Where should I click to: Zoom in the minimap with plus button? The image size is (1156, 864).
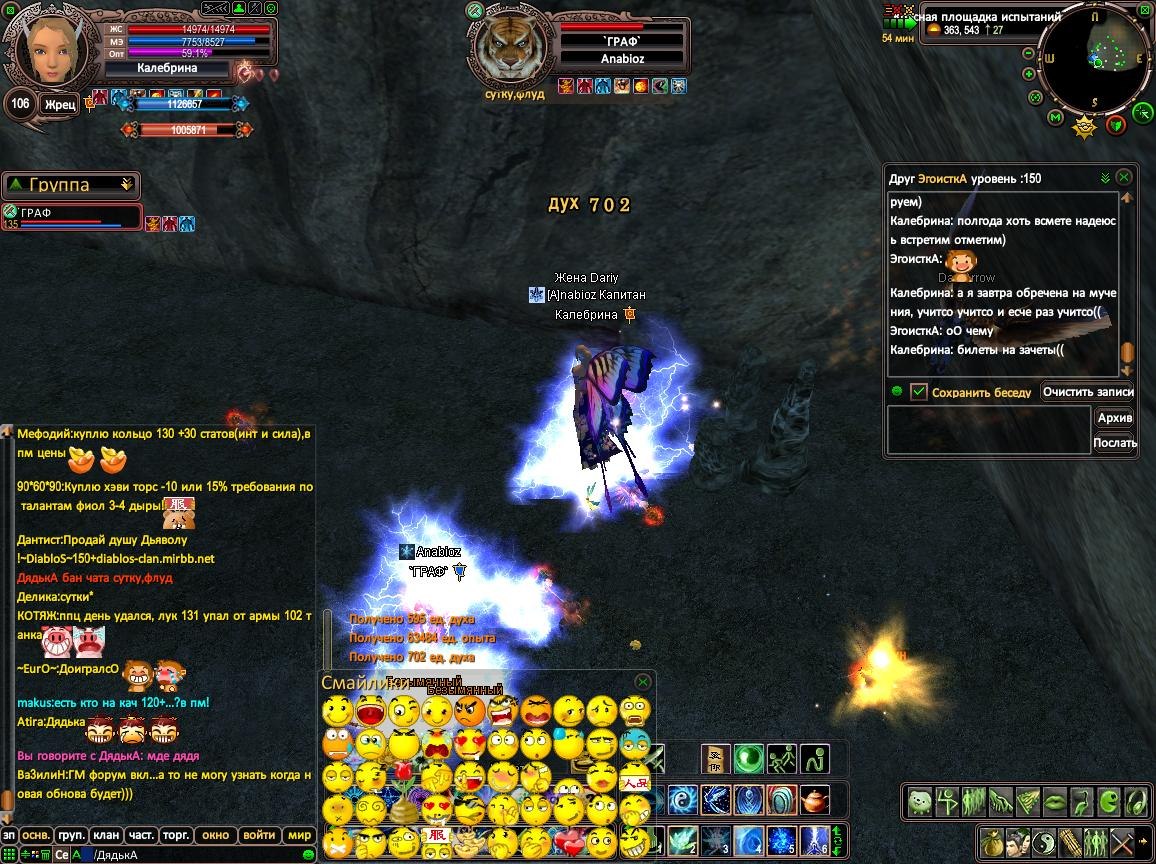(1029, 74)
